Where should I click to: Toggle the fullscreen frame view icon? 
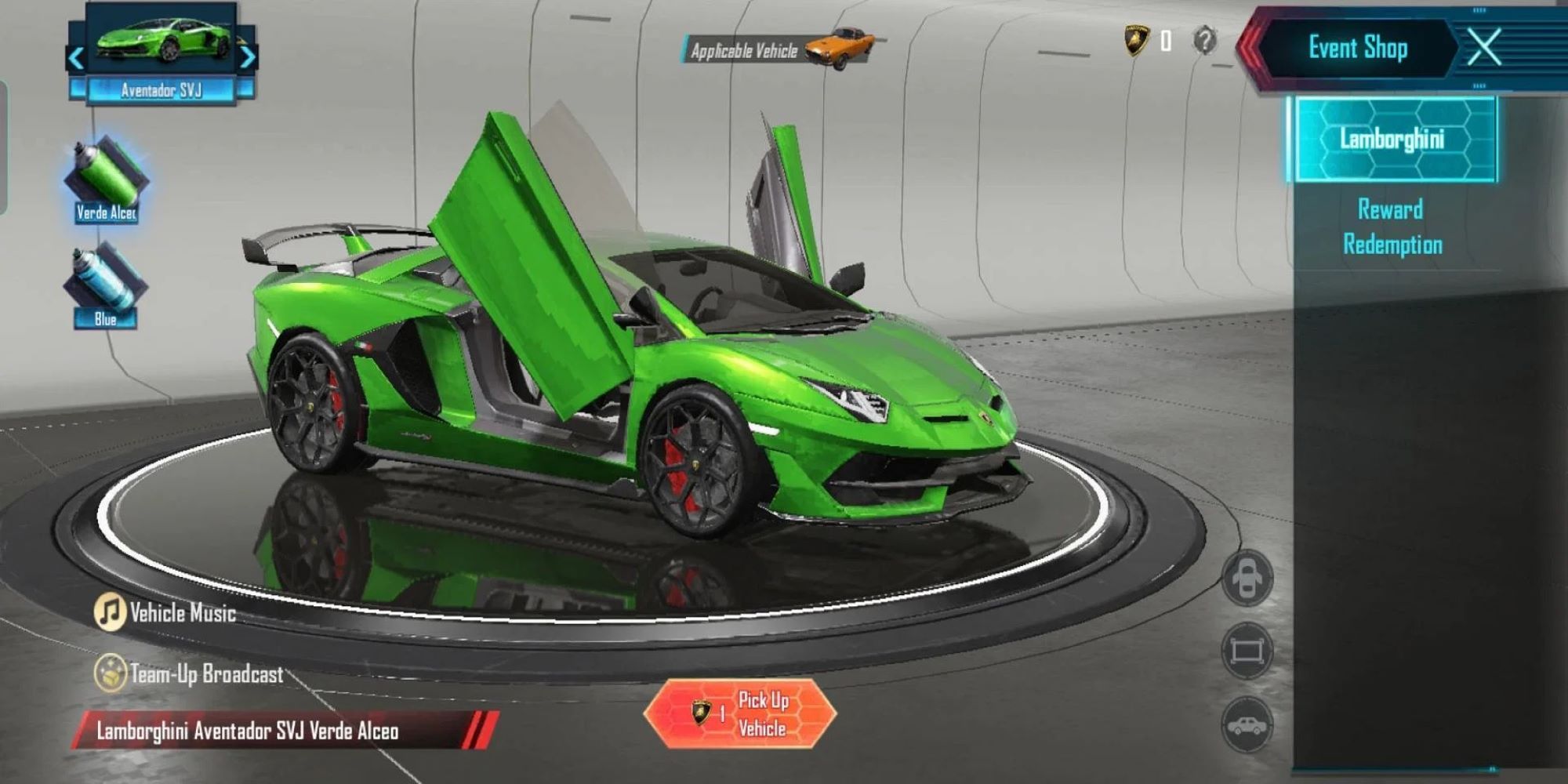coord(1247,651)
